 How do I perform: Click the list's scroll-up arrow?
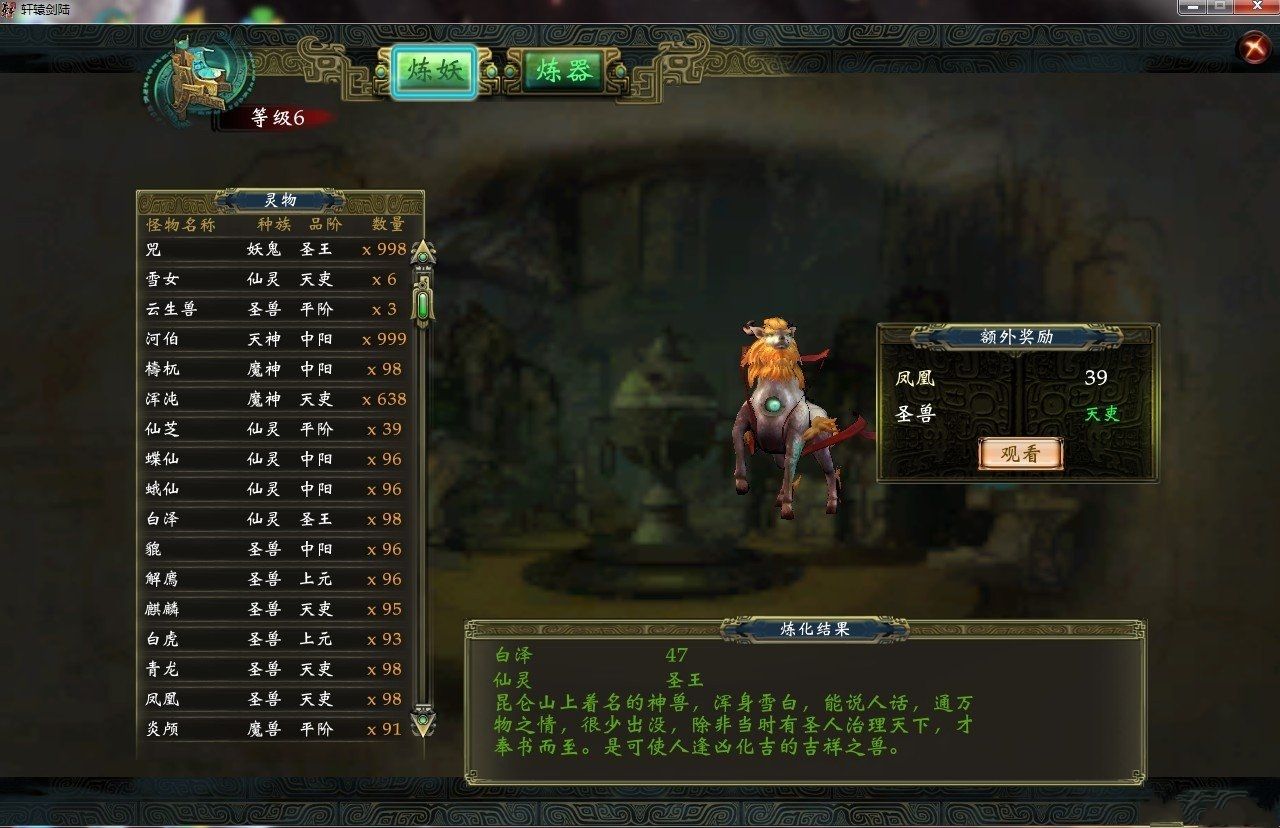tap(423, 252)
